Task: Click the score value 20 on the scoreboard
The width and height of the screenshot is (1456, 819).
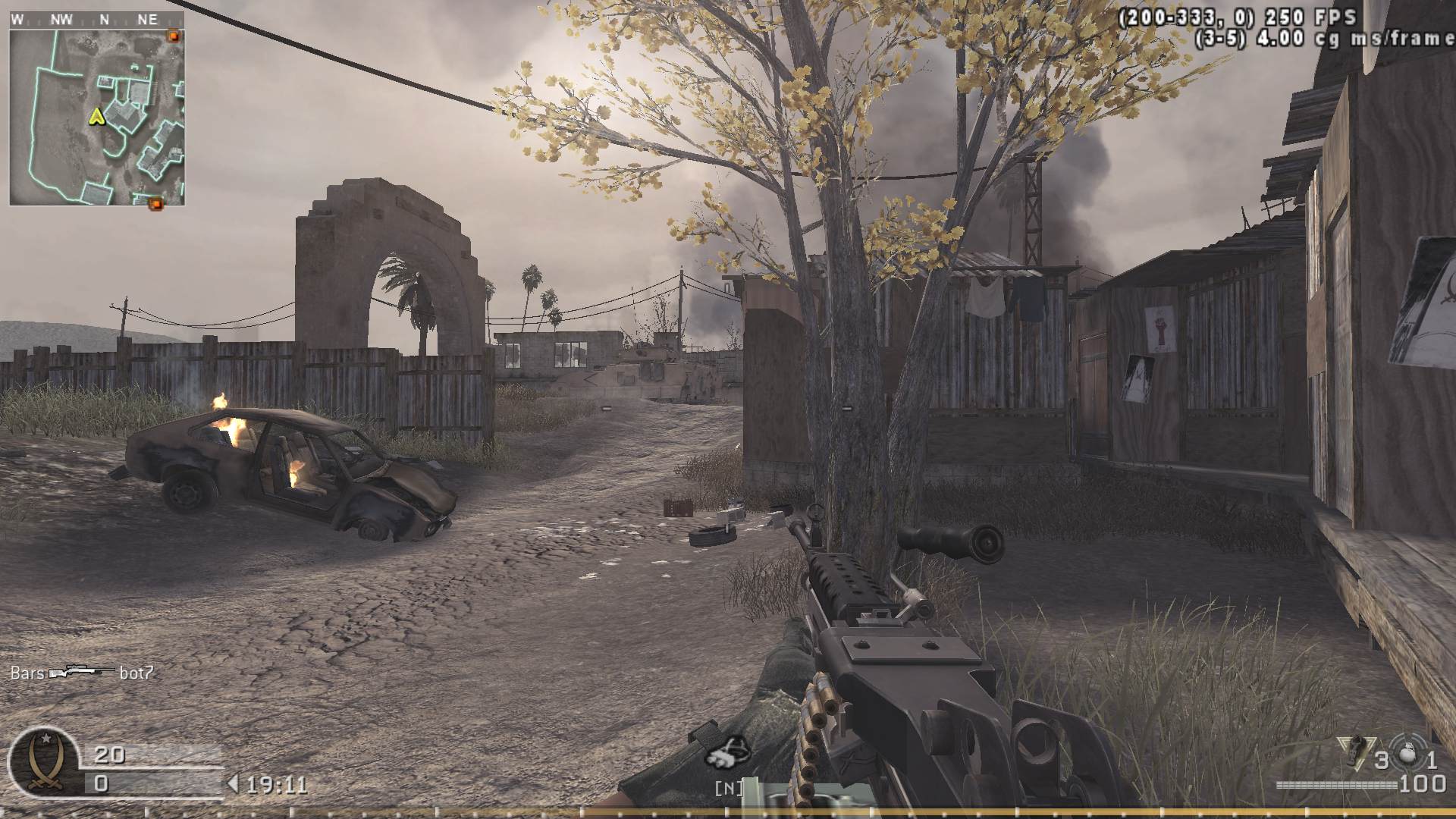Action: (x=111, y=755)
